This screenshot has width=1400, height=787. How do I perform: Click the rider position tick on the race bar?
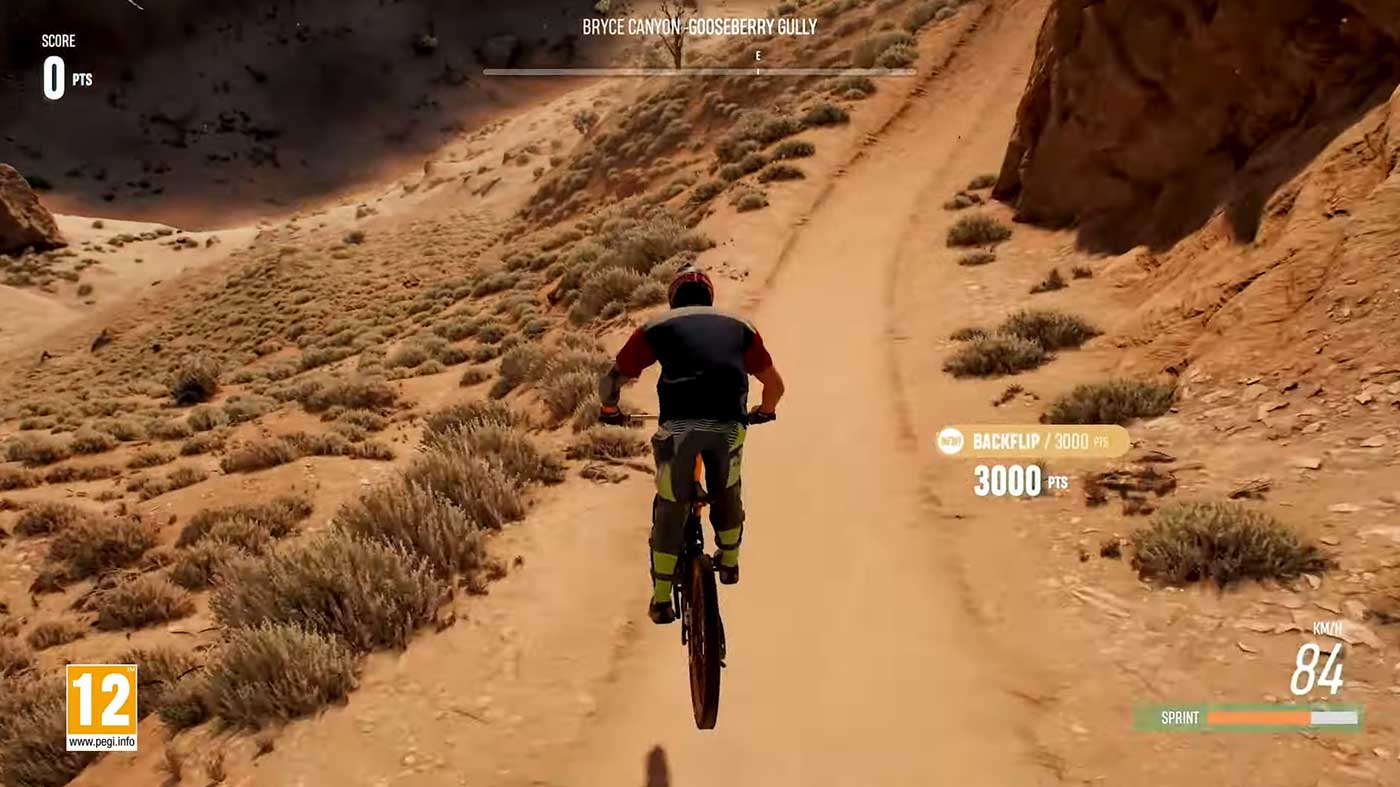click(757, 72)
